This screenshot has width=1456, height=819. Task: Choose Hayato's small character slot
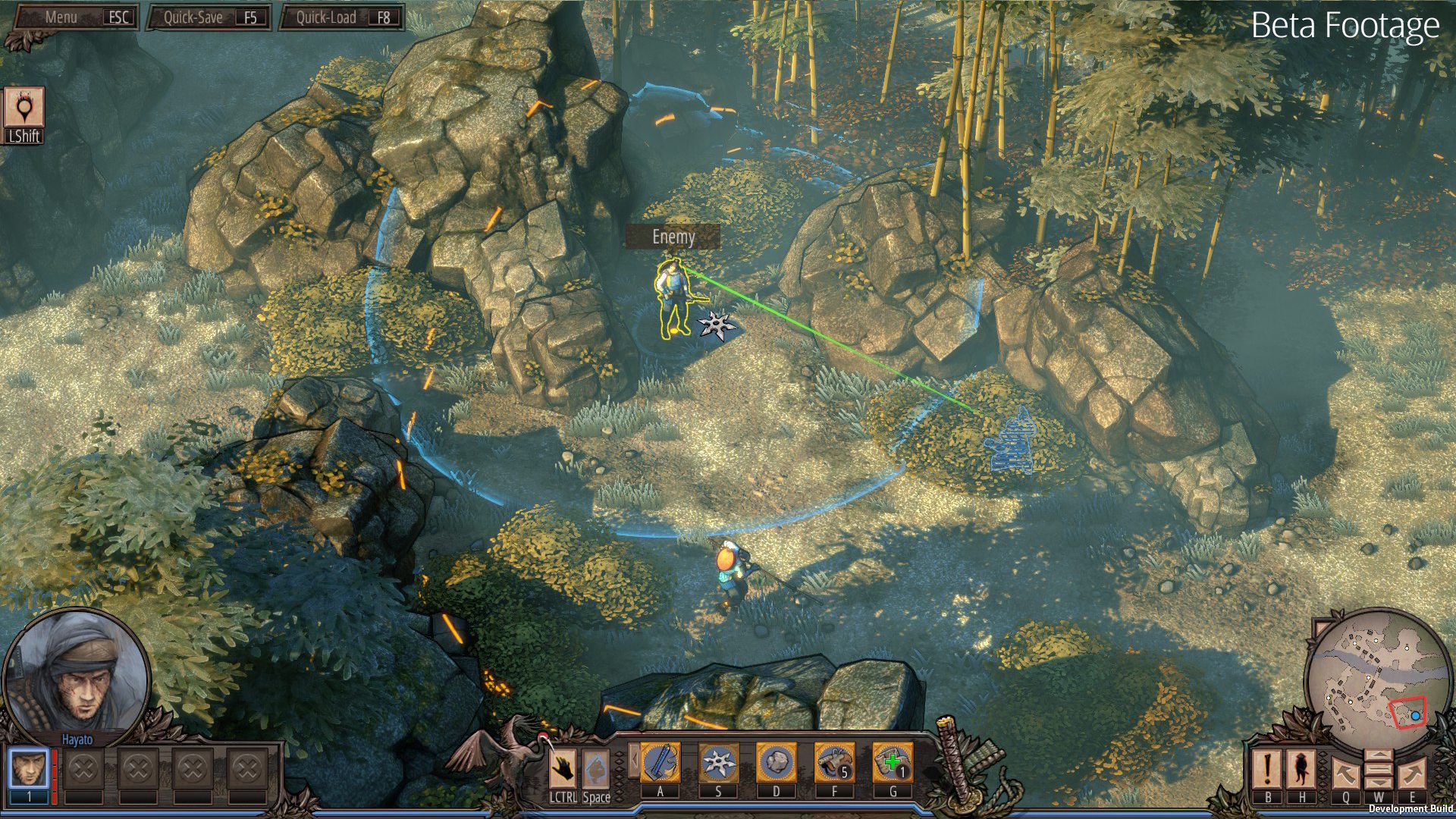tap(30, 769)
